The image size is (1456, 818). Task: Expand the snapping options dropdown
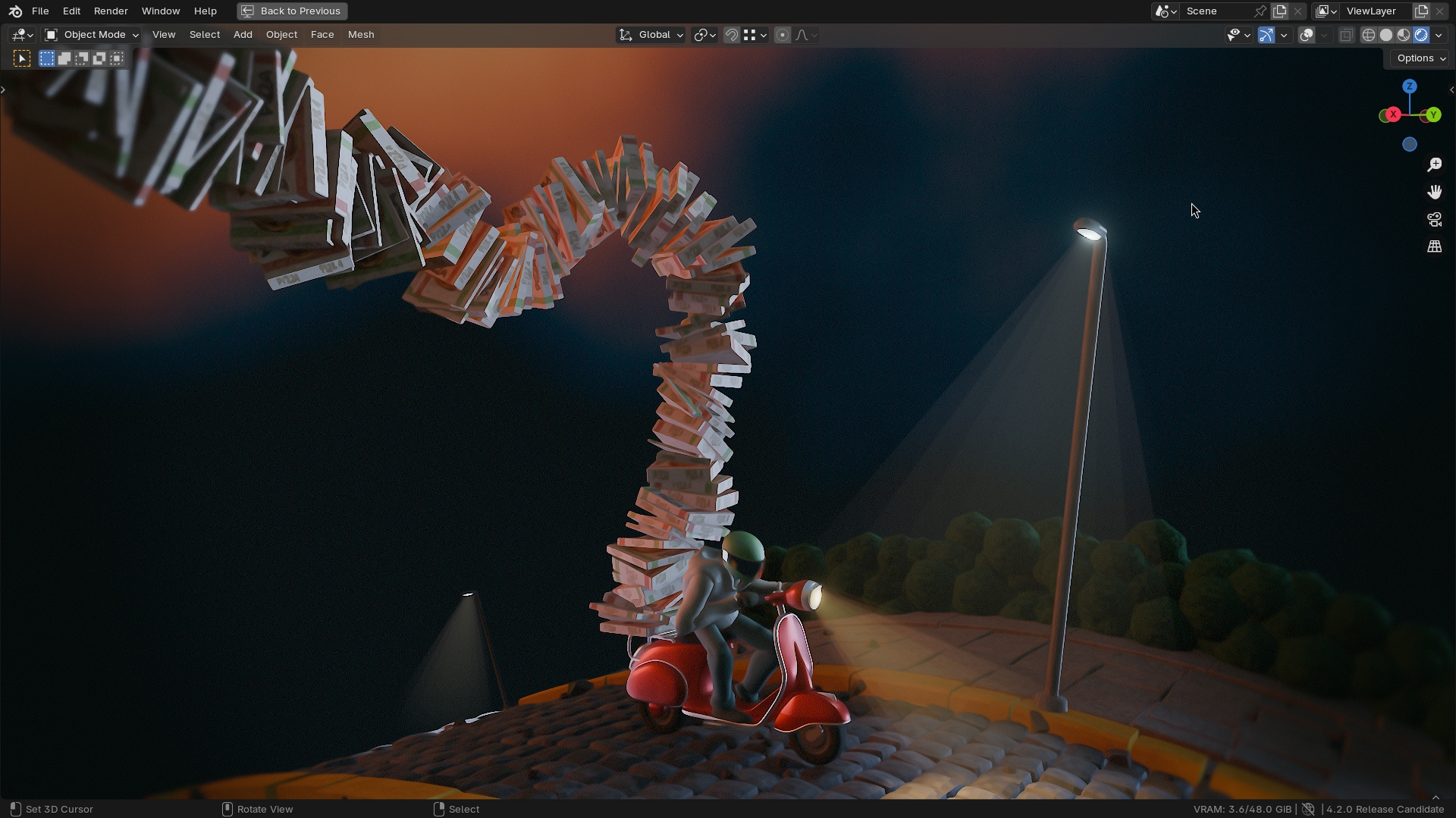(x=763, y=35)
